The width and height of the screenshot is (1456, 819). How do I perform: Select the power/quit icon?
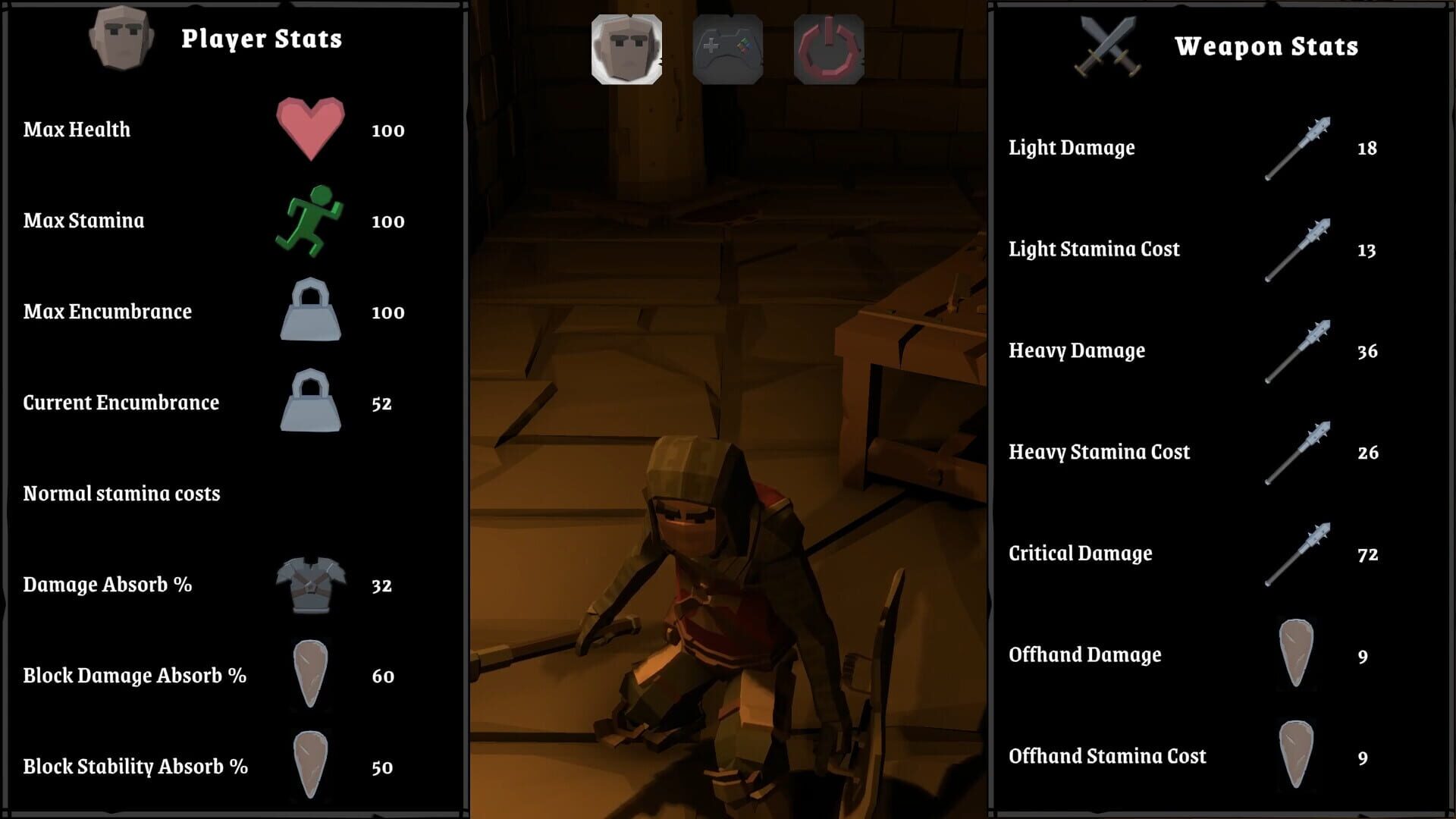click(829, 48)
